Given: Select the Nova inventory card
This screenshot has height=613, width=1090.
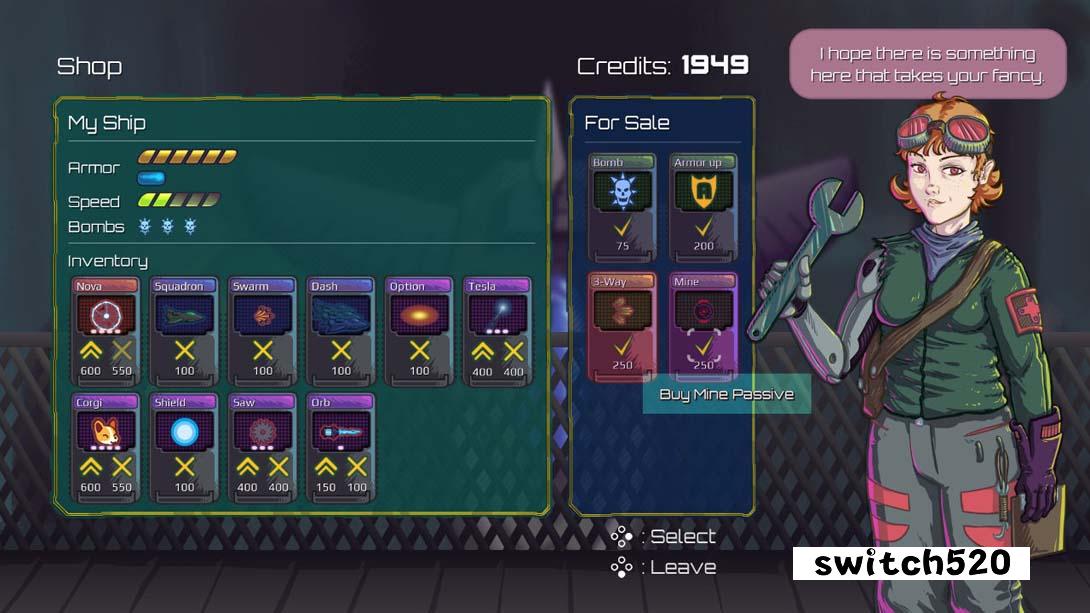Looking at the screenshot, I should coord(106,330).
